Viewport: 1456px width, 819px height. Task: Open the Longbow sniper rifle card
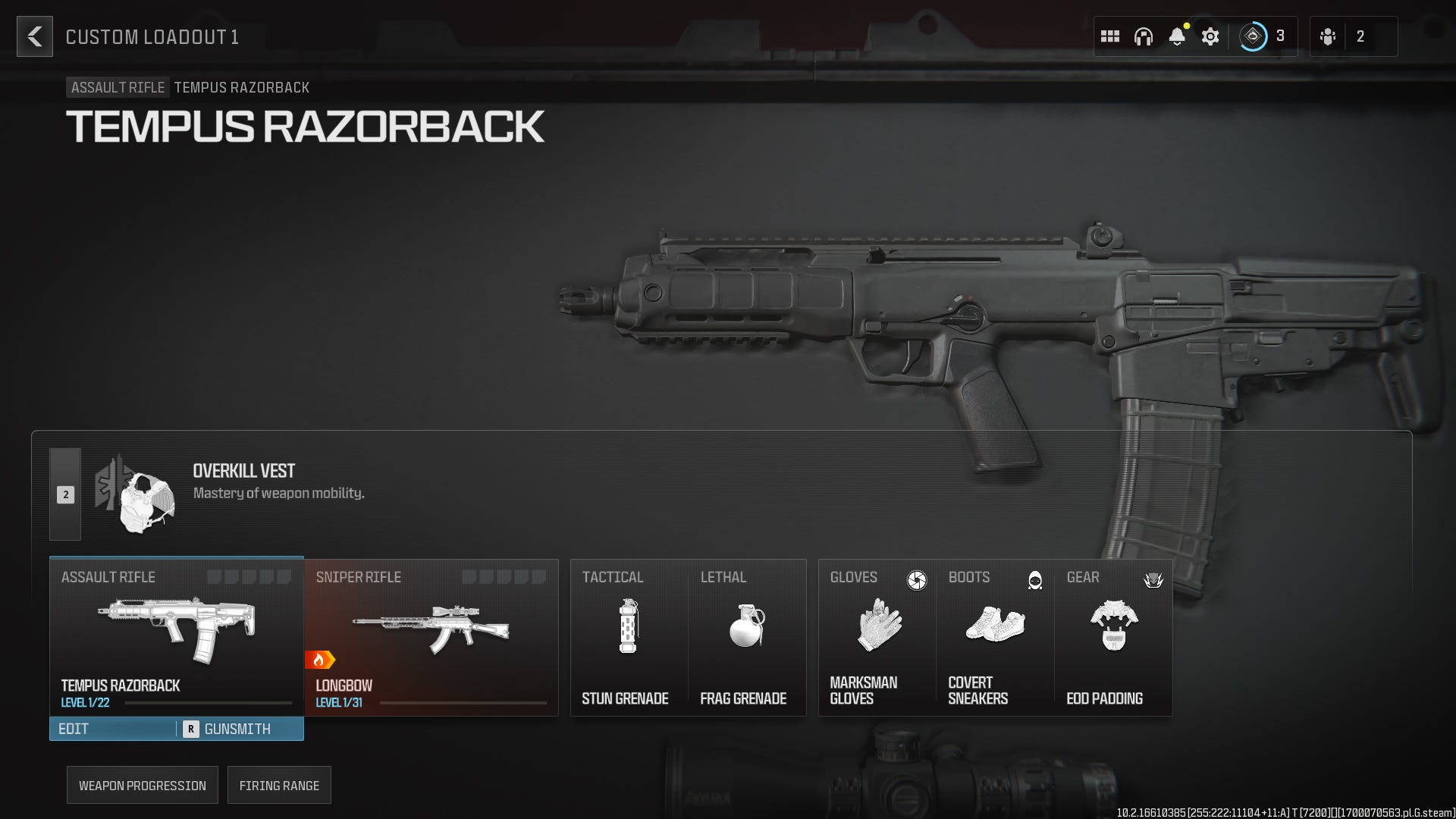(x=430, y=637)
